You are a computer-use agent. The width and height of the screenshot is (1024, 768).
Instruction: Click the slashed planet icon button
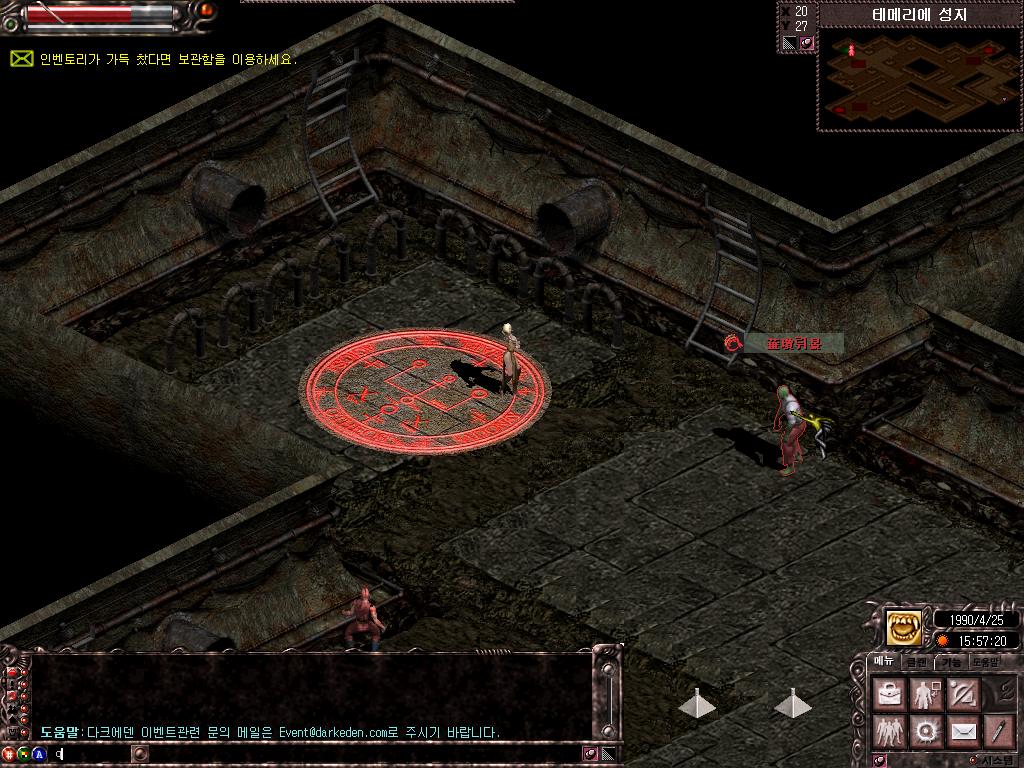962,692
